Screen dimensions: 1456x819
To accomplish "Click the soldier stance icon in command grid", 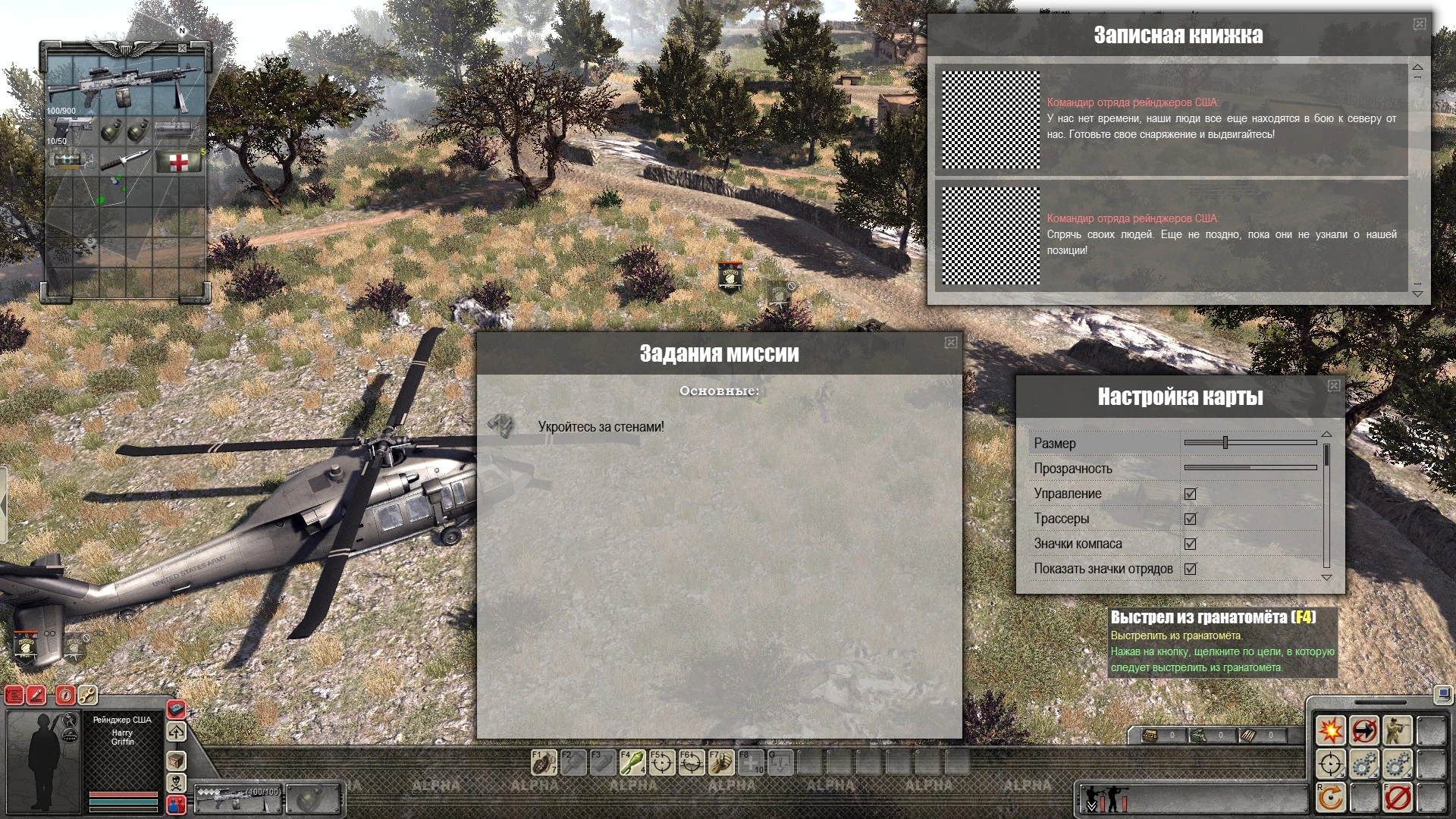I will coord(1397,730).
